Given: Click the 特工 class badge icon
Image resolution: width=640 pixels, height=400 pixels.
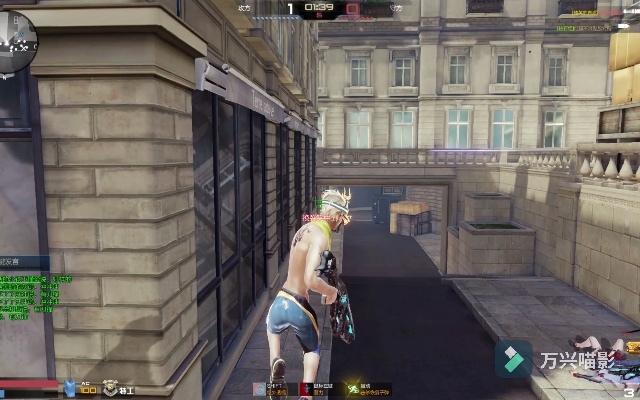Looking at the screenshot, I should click(107, 388).
